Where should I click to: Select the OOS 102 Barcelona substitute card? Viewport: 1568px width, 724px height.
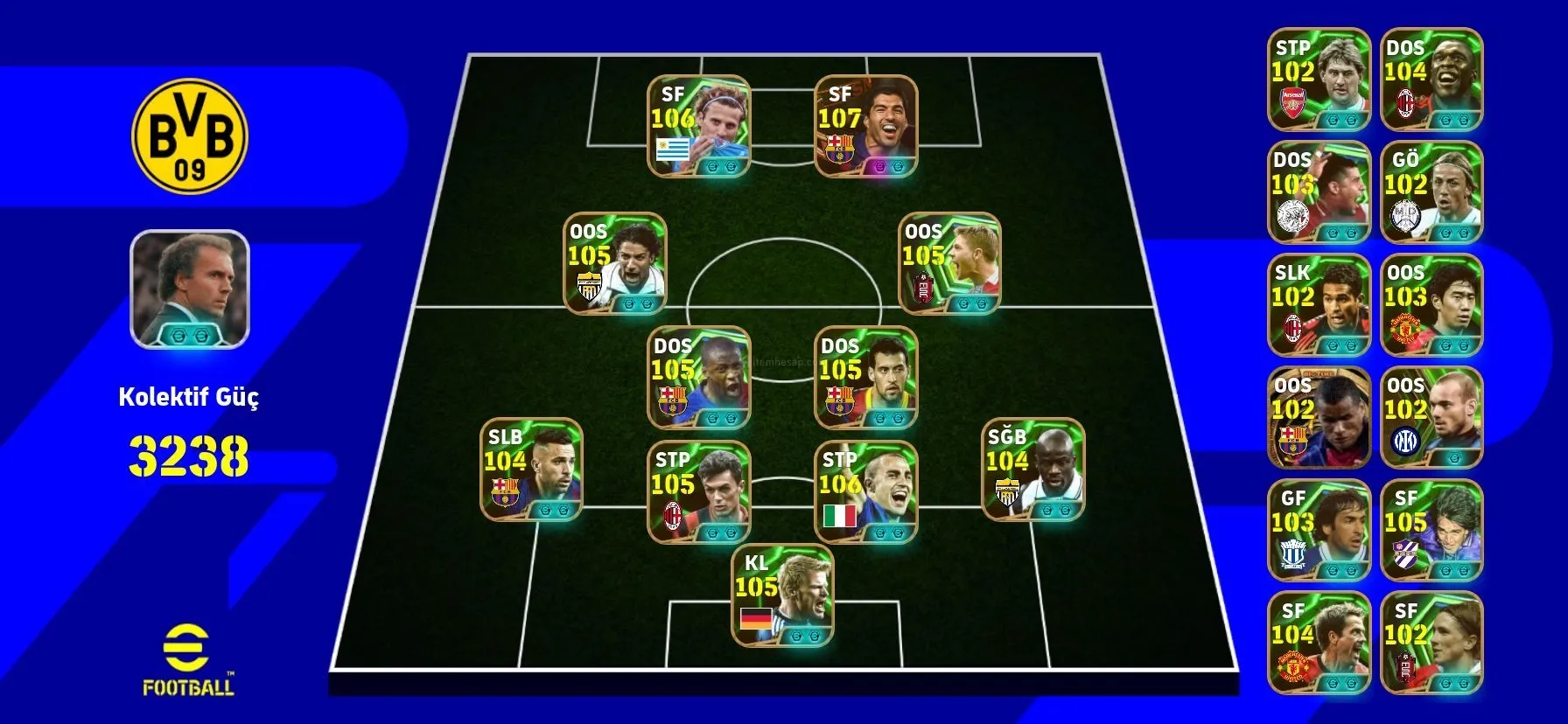coord(1319,418)
